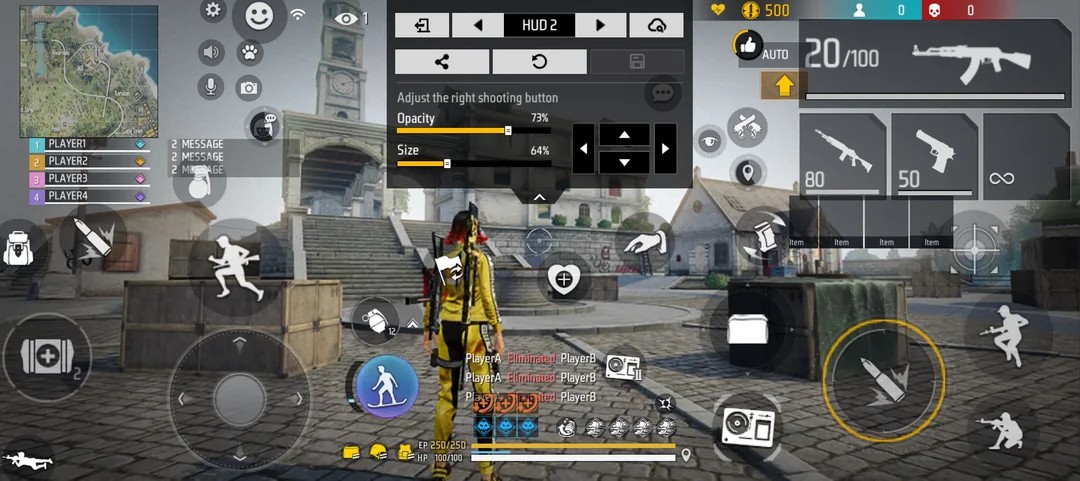Screen dimensions: 1080x481
Task: Switch to the previous HUD layout
Action: point(477,26)
